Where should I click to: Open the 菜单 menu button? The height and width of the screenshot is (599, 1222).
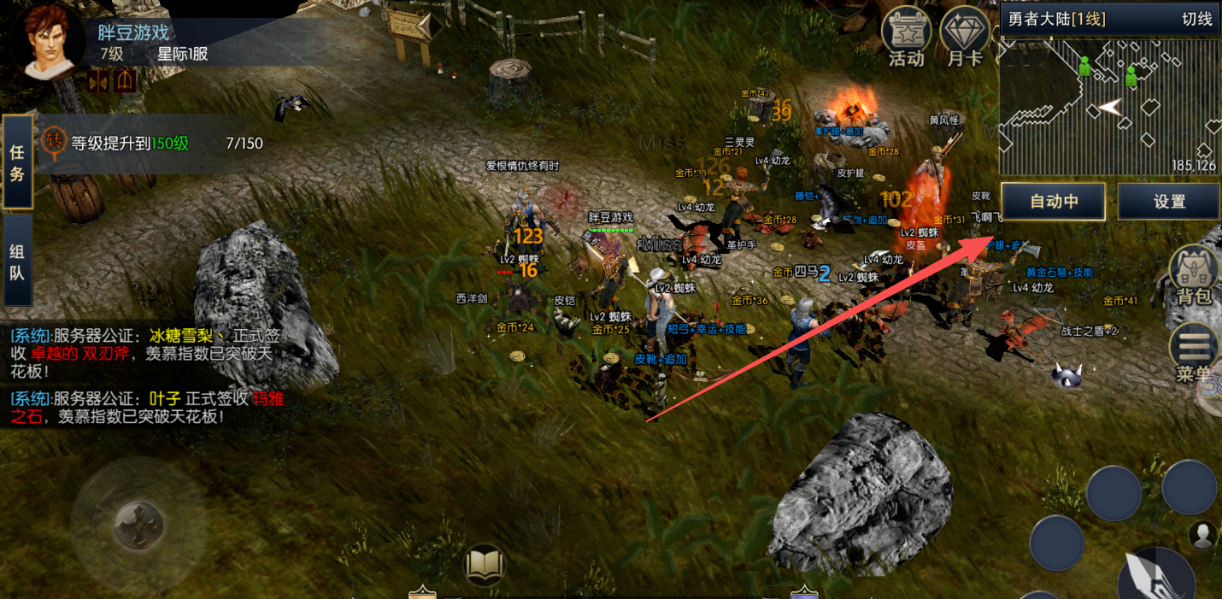[1193, 353]
